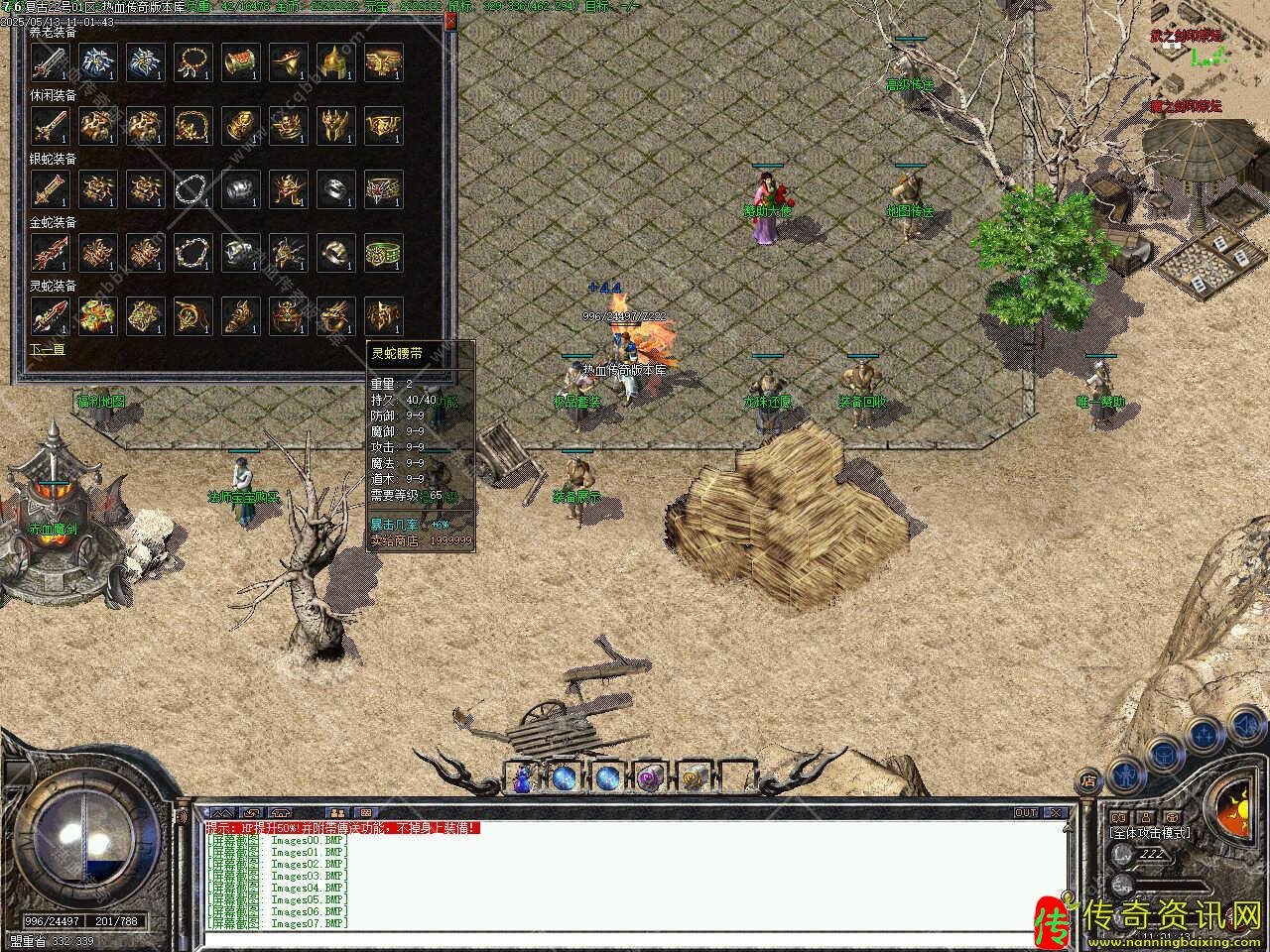Pick the golden helmet in the 养老装备 row

click(x=335, y=61)
